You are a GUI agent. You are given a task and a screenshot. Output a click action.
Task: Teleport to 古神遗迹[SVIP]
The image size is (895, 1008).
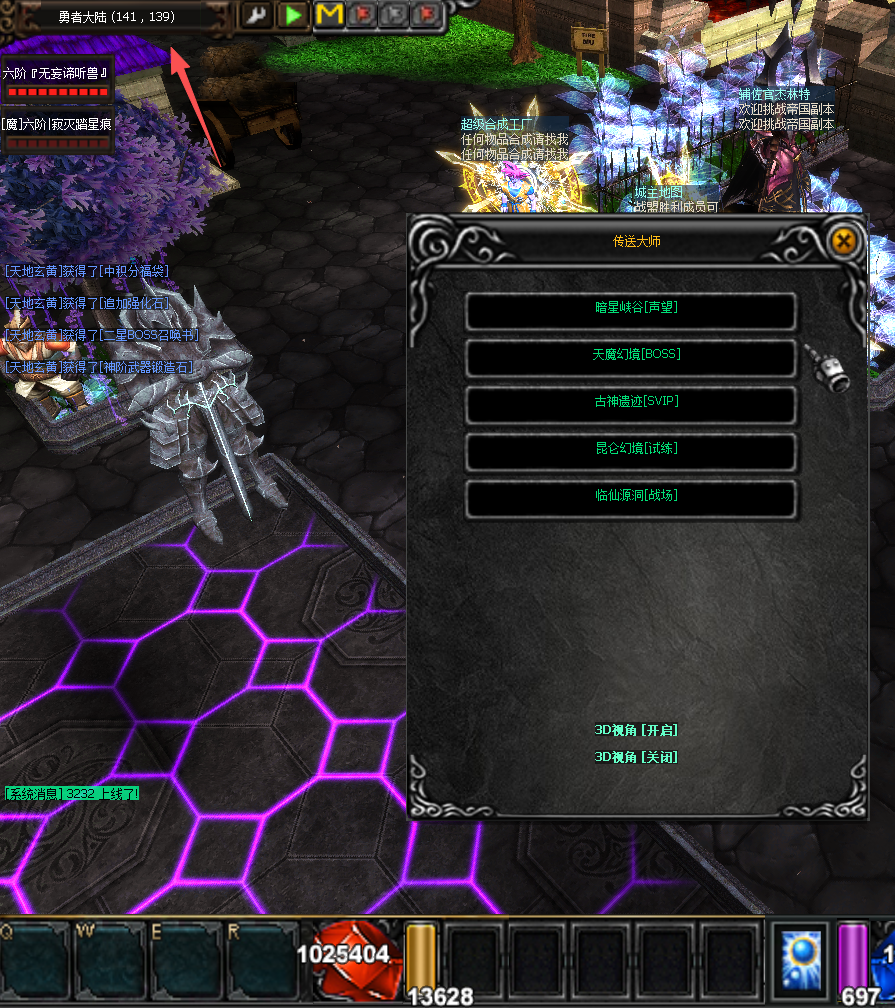[x=631, y=404]
